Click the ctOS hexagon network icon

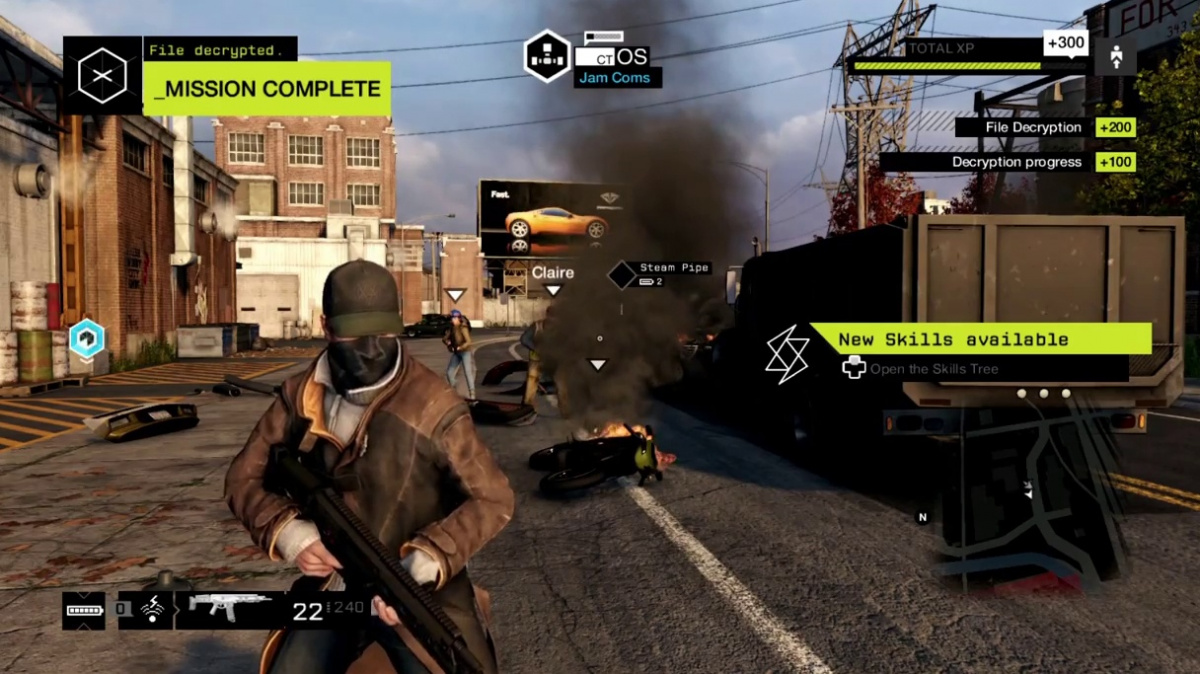pyautogui.click(x=548, y=56)
